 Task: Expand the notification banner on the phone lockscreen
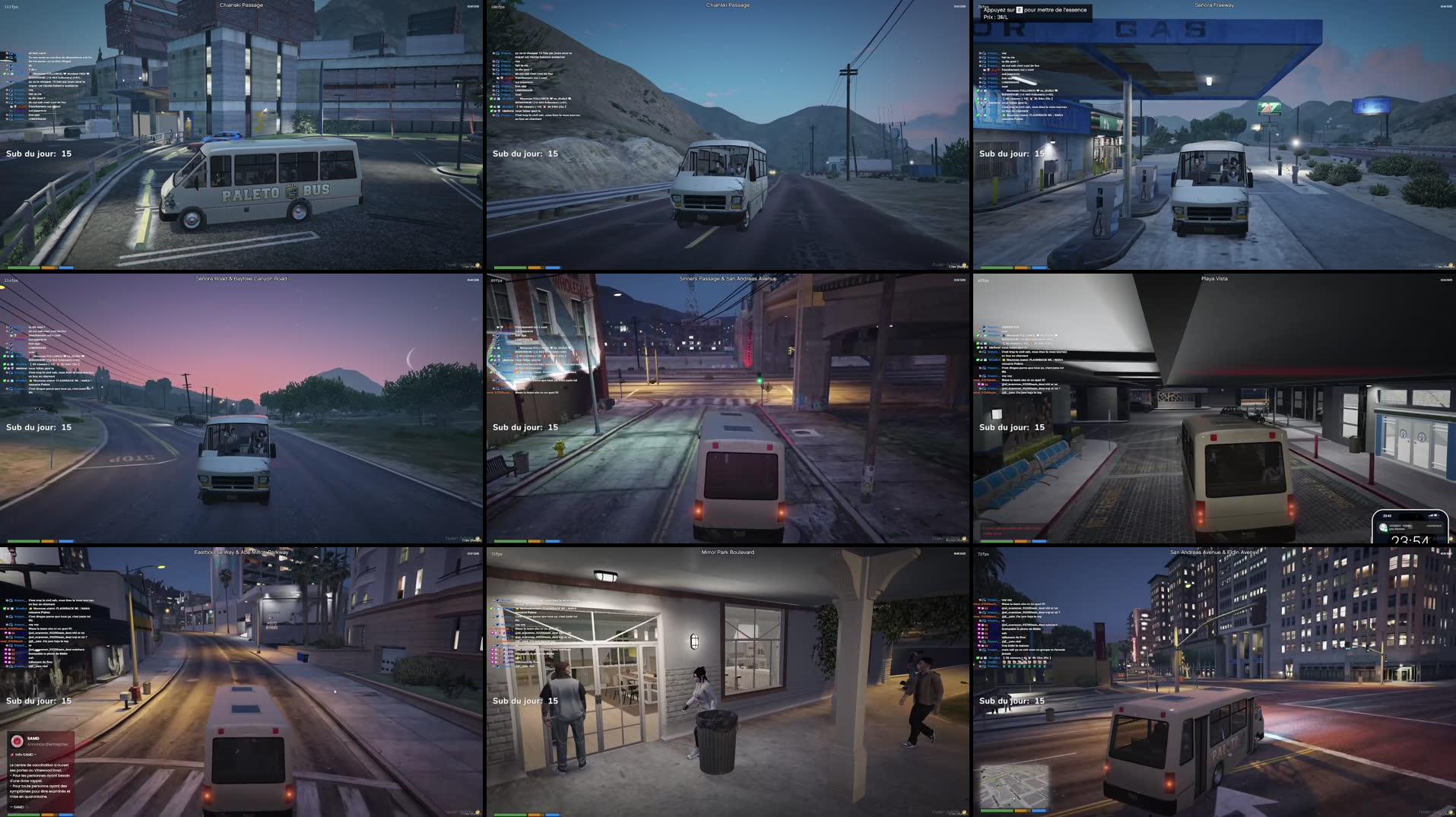click(1410, 527)
